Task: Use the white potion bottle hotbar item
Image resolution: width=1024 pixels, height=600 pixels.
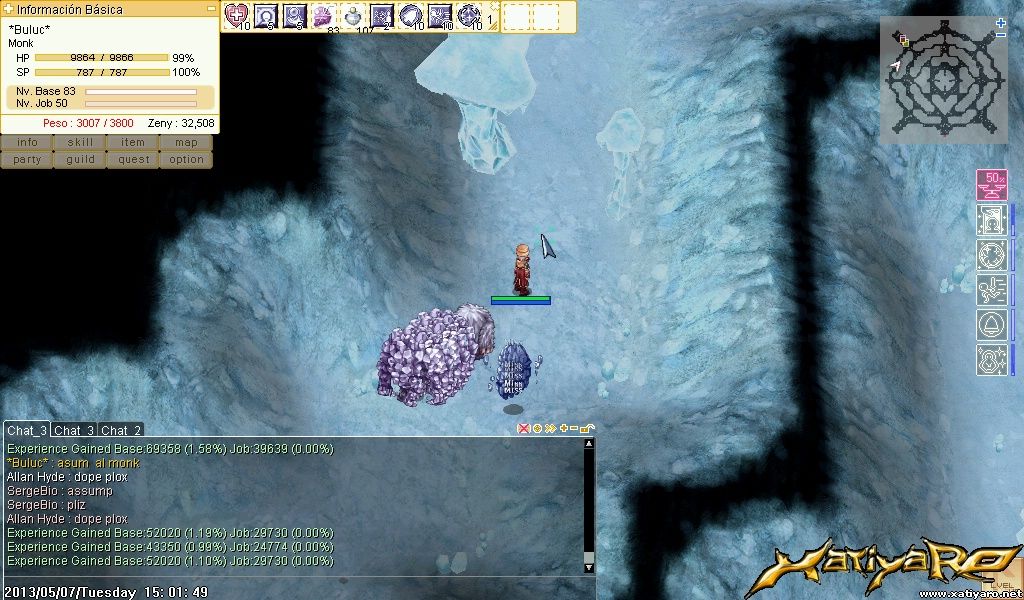Action: 353,16
